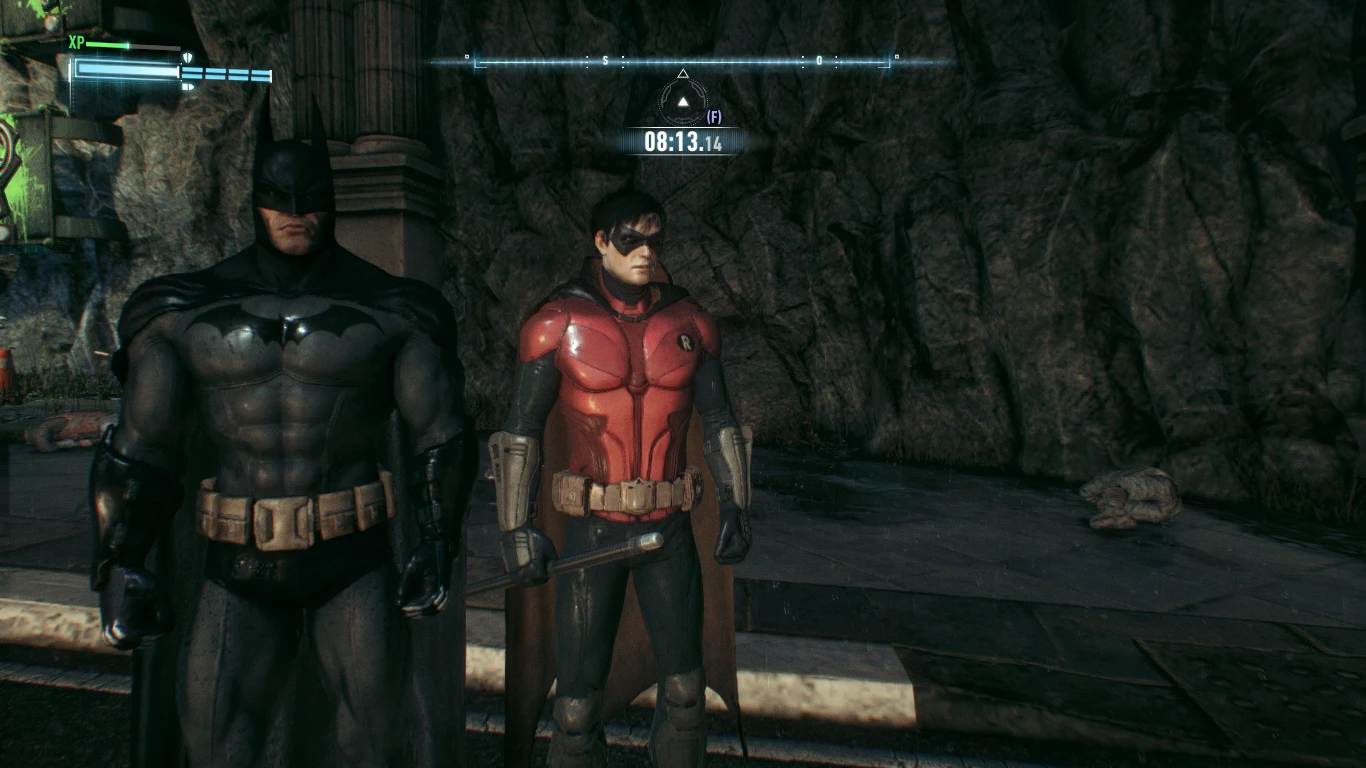Click the mission timer showing 08:13.14
Image resolution: width=1366 pixels, height=768 pixels.
tap(684, 140)
